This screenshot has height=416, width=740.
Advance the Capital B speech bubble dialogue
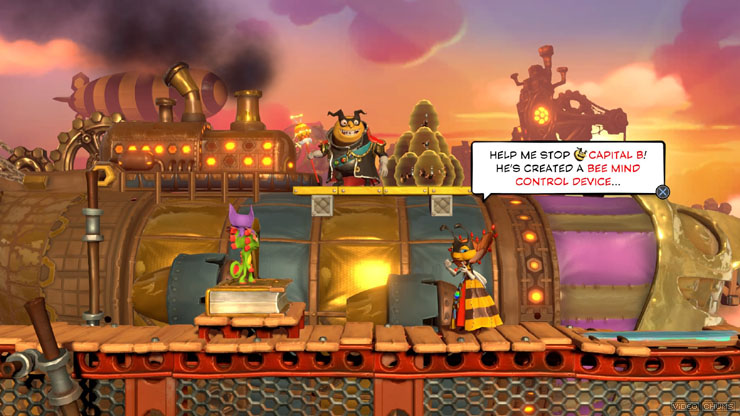662,192
